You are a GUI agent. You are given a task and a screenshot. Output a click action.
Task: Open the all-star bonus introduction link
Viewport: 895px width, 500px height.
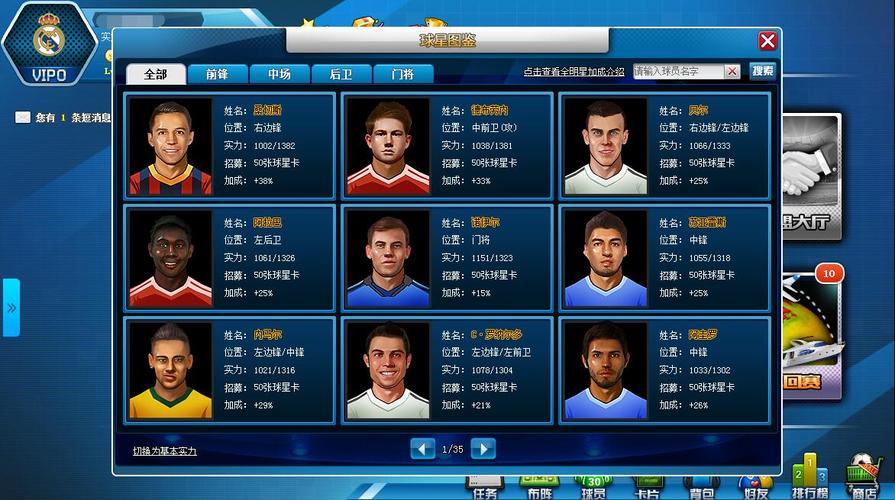click(574, 72)
